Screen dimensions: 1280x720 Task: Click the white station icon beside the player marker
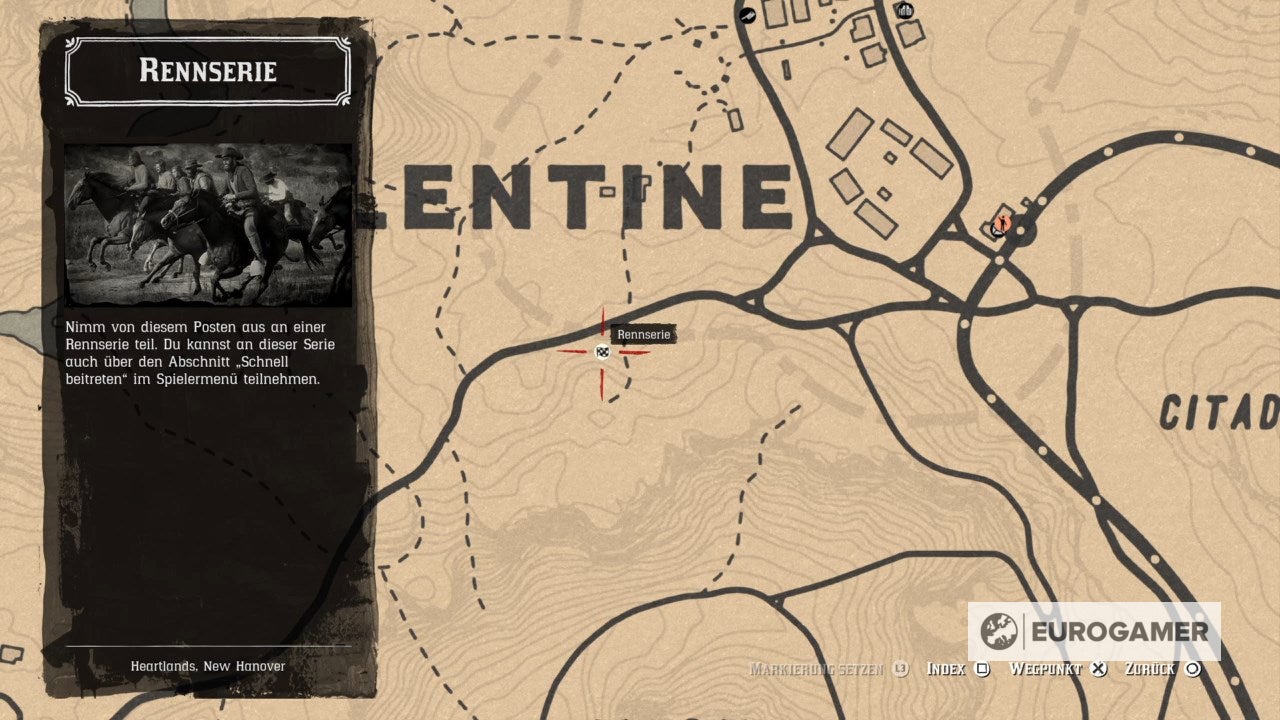click(x=996, y=229)
